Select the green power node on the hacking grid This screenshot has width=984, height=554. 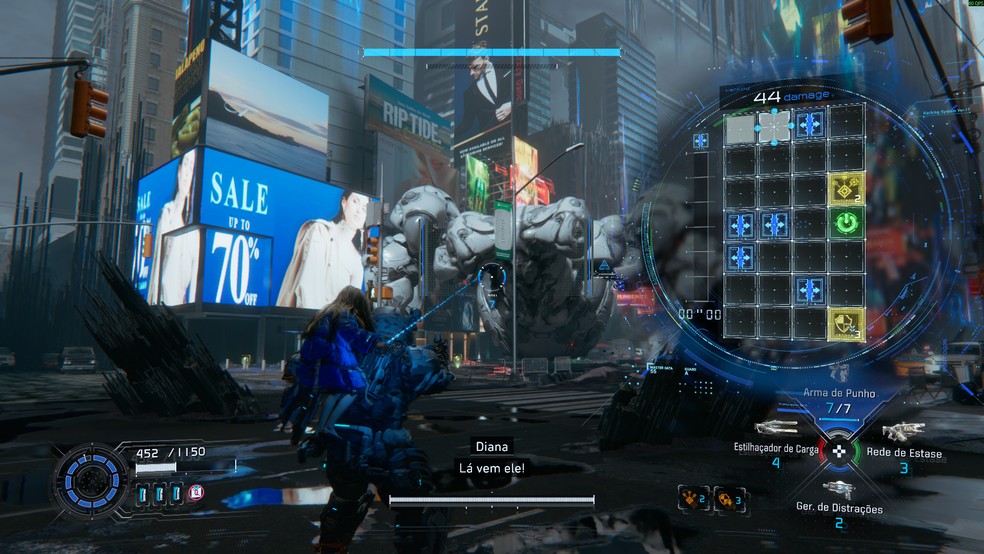click(x=846, y=223)
